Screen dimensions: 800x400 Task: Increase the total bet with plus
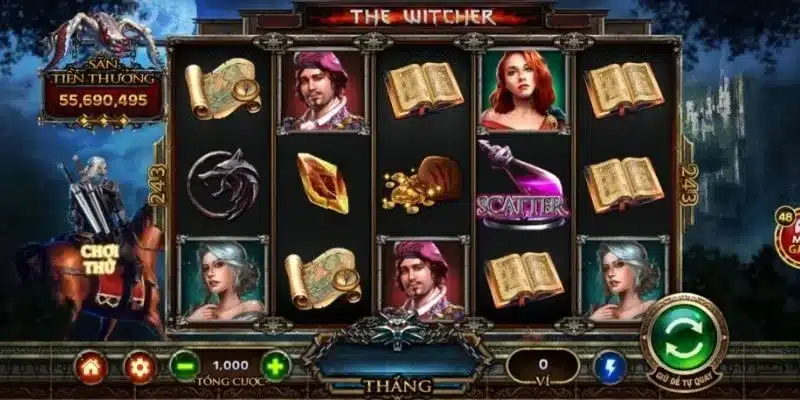pos(275,365)
